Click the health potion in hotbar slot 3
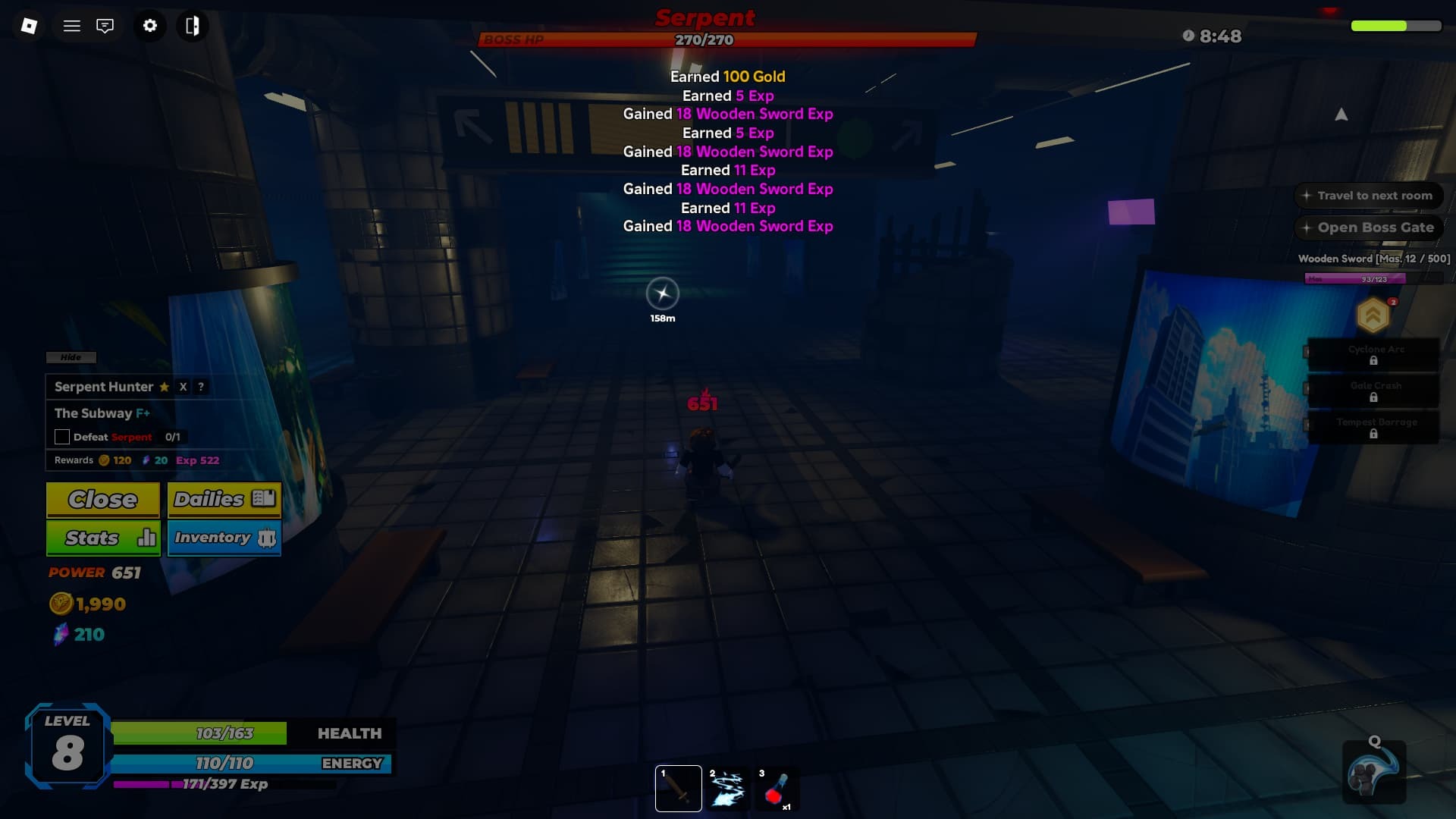The width and height of the screenshot is (1456, 819). pos(776,788)
